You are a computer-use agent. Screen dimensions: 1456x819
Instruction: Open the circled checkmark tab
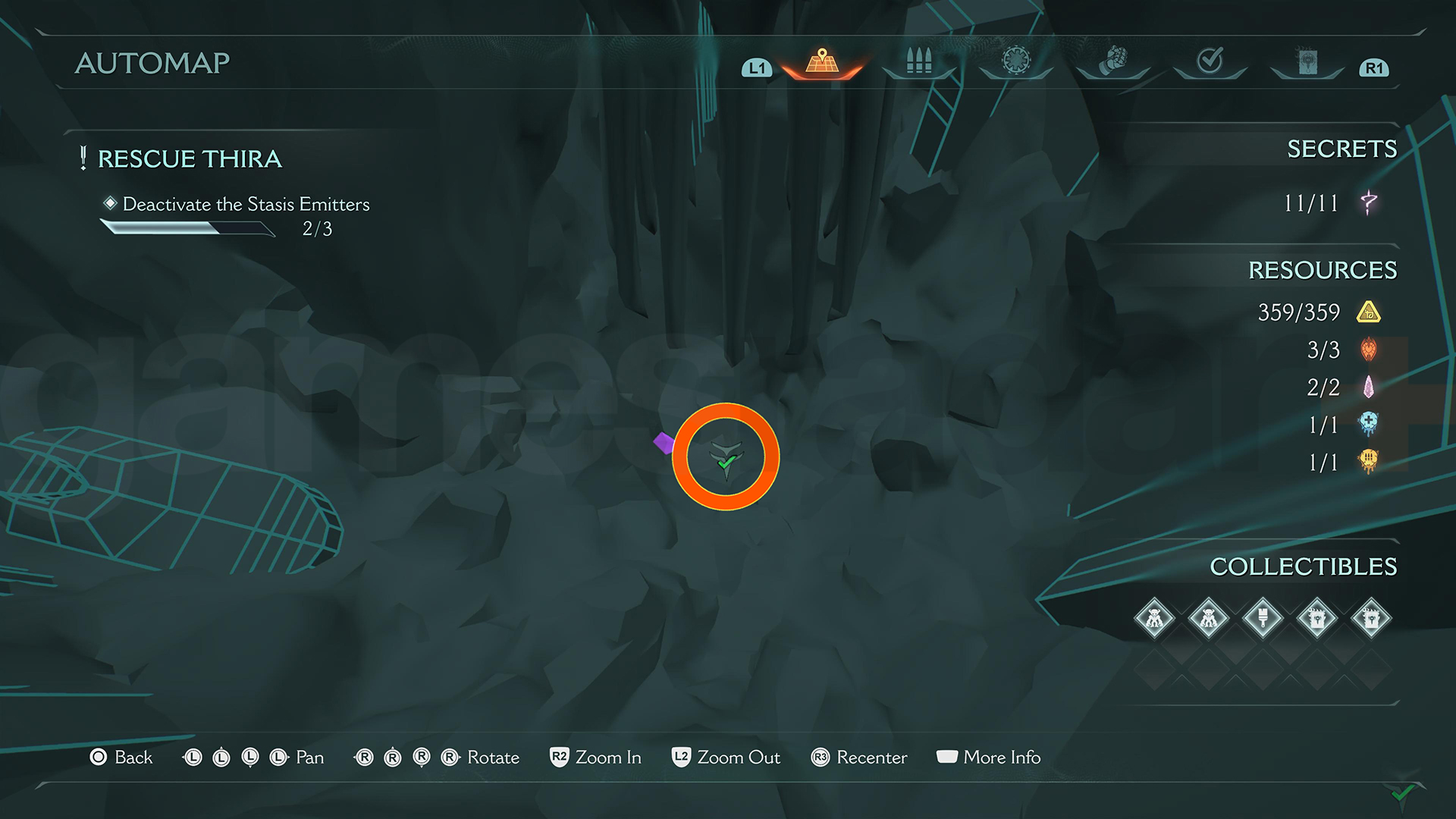[x=1210, y=60]
